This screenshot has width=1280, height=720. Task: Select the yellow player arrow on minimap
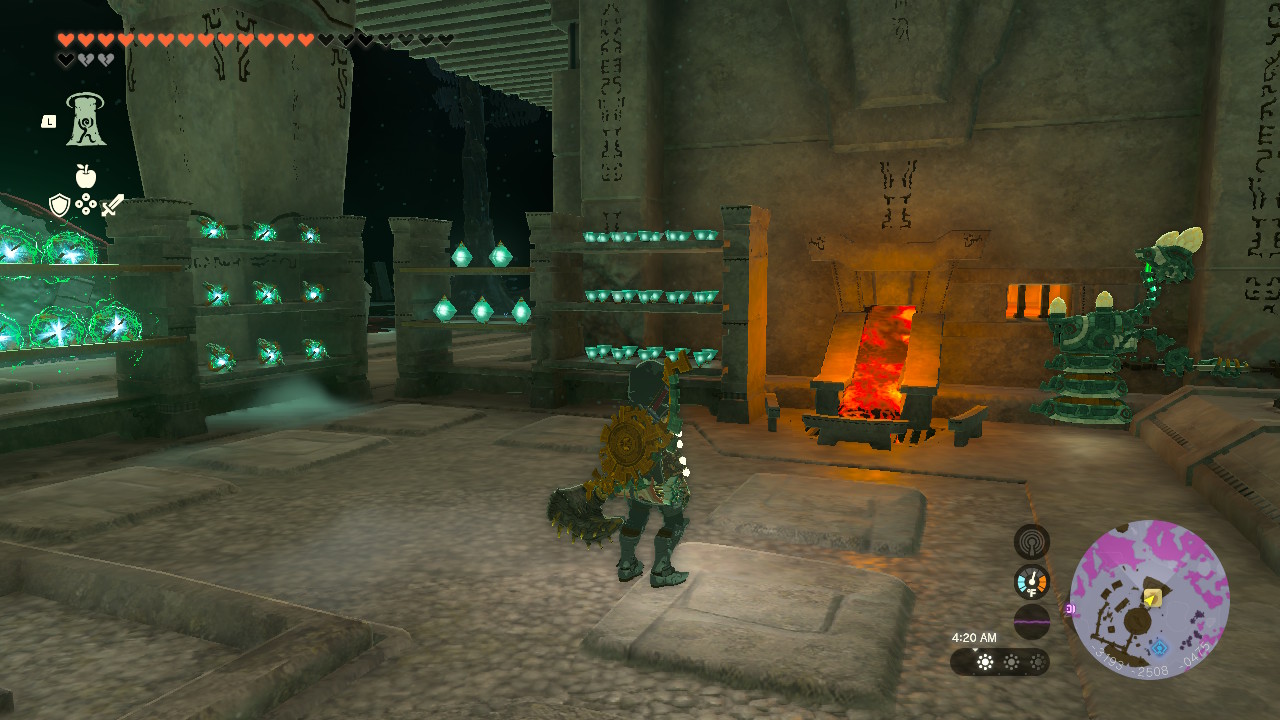[x=1151, y=598]
